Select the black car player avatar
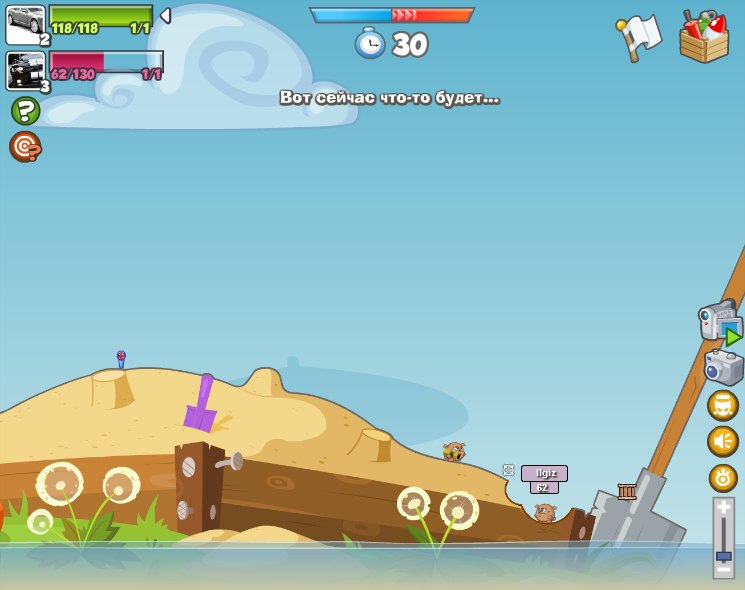The image size is (745, 590). click(25, 70)
